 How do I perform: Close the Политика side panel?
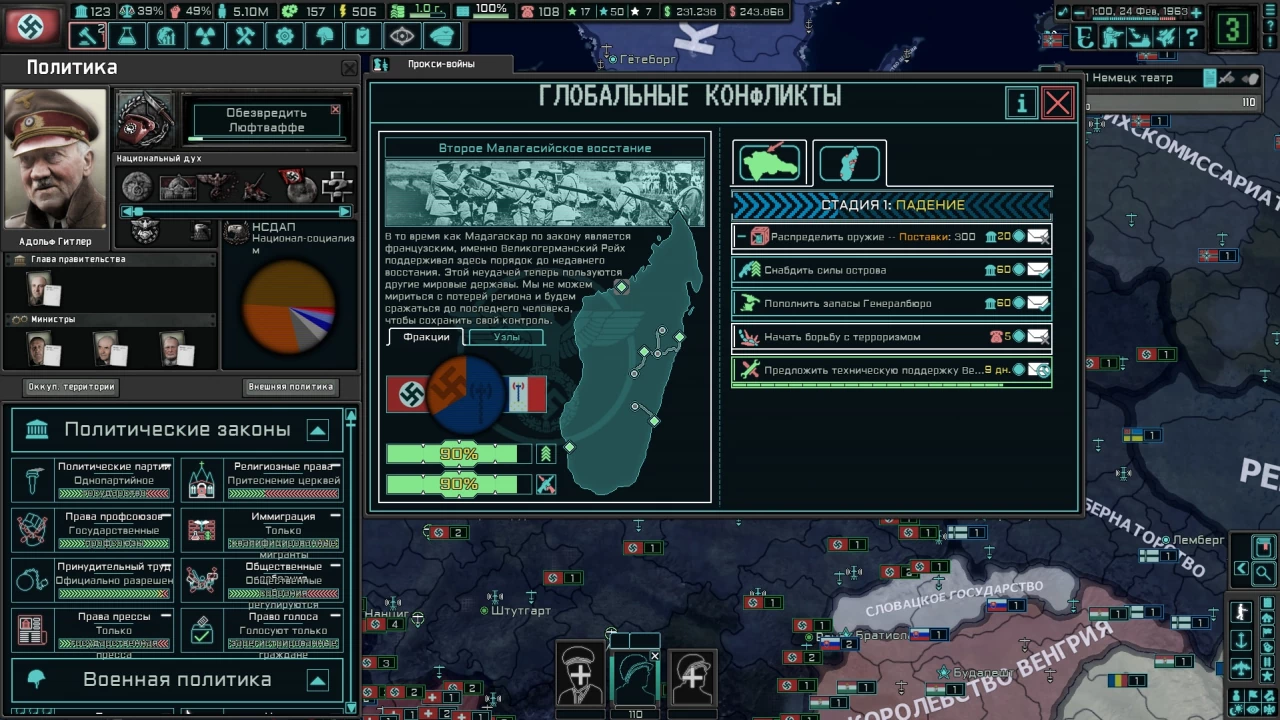(x=349, y=68)
